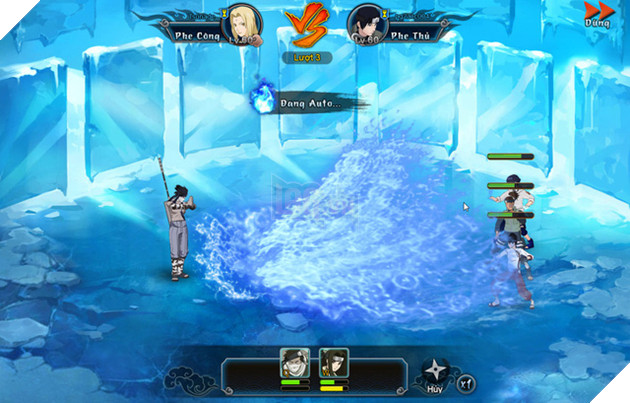Select the long-haired ninja portrait in the skill bar

click(x=332, y=363)
